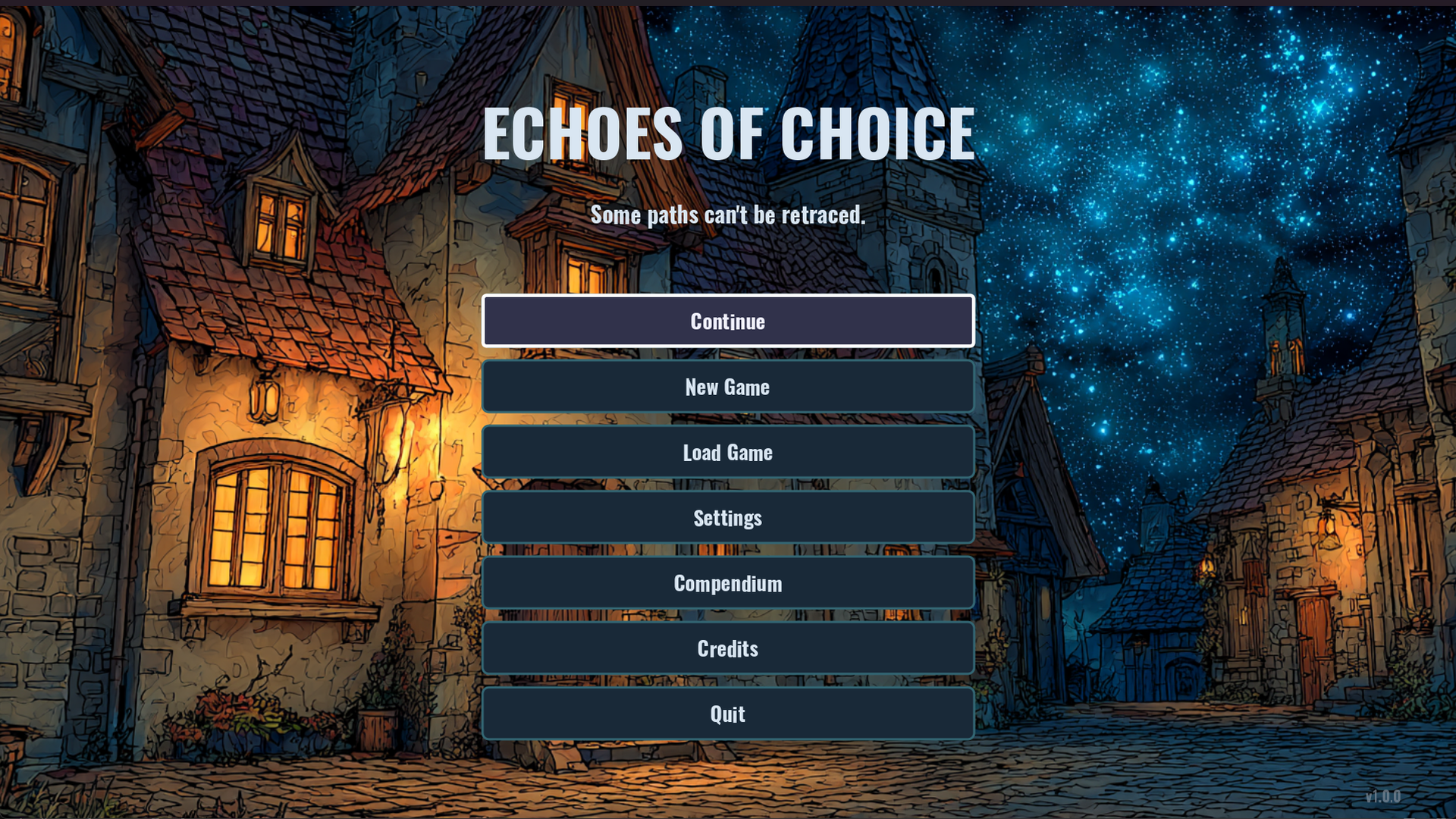This screenshot has width=1456, height=819.
Task: Access saved games through Load Game
Action: tap(727, 452)
